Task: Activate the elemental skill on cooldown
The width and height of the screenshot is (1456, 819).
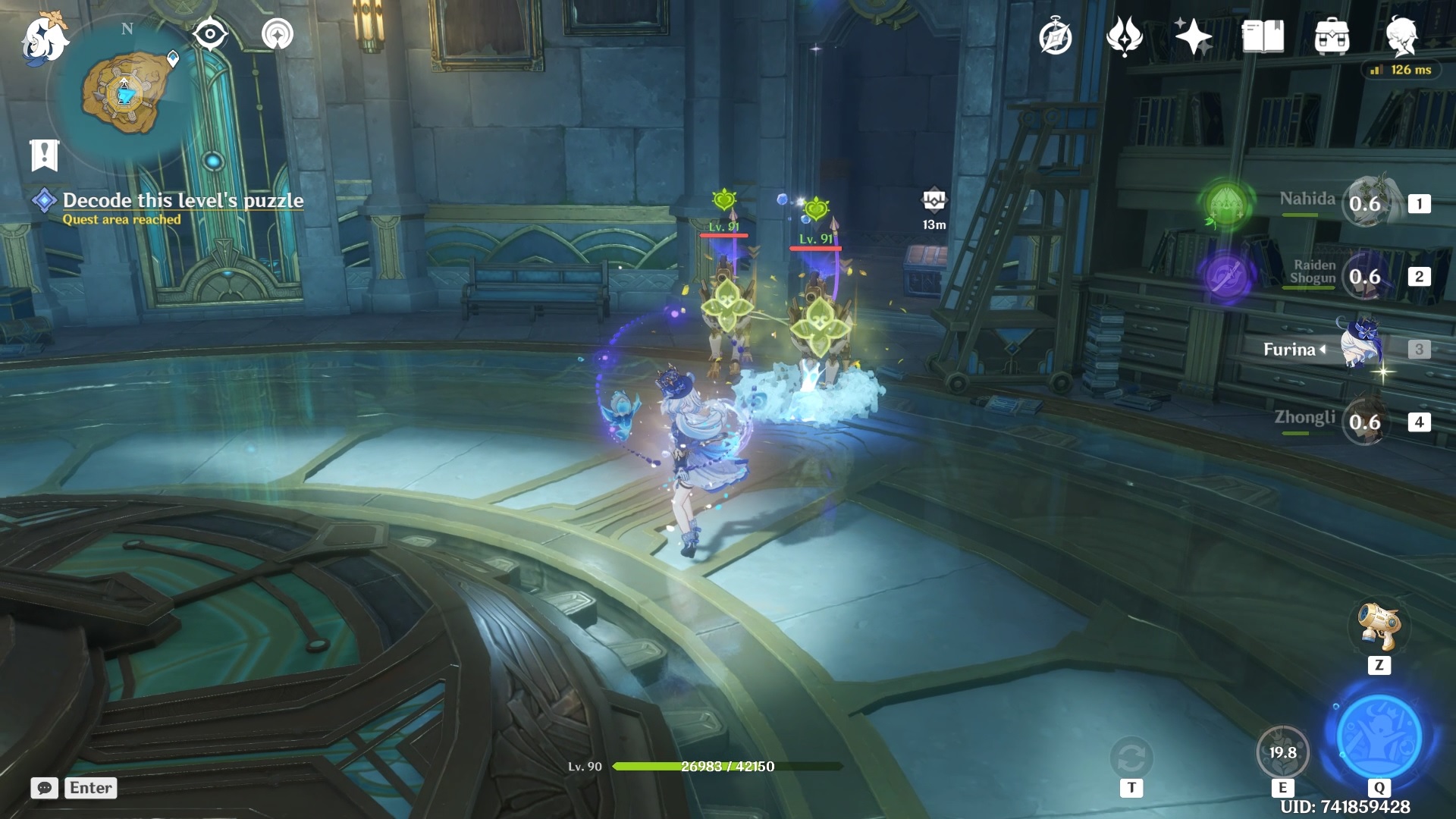Action: pyautogui.click(x=1282, y=752)
